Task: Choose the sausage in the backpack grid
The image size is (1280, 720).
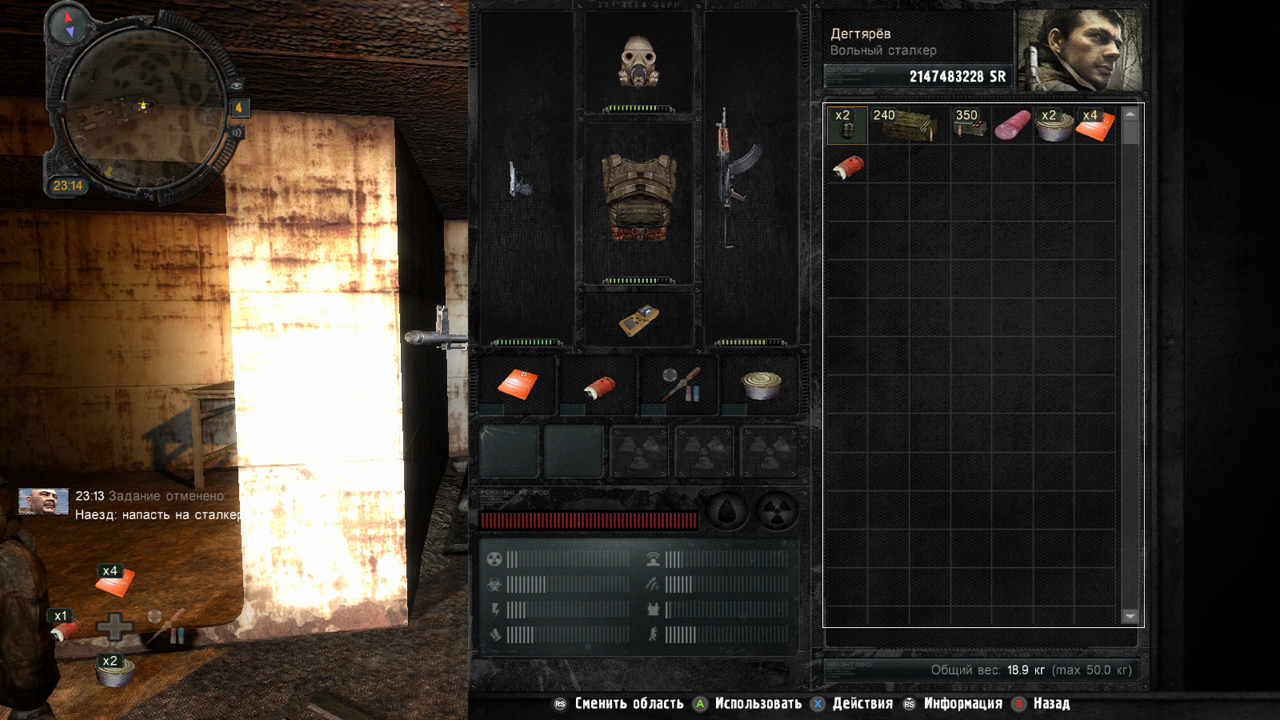Action: (1012, 126)
